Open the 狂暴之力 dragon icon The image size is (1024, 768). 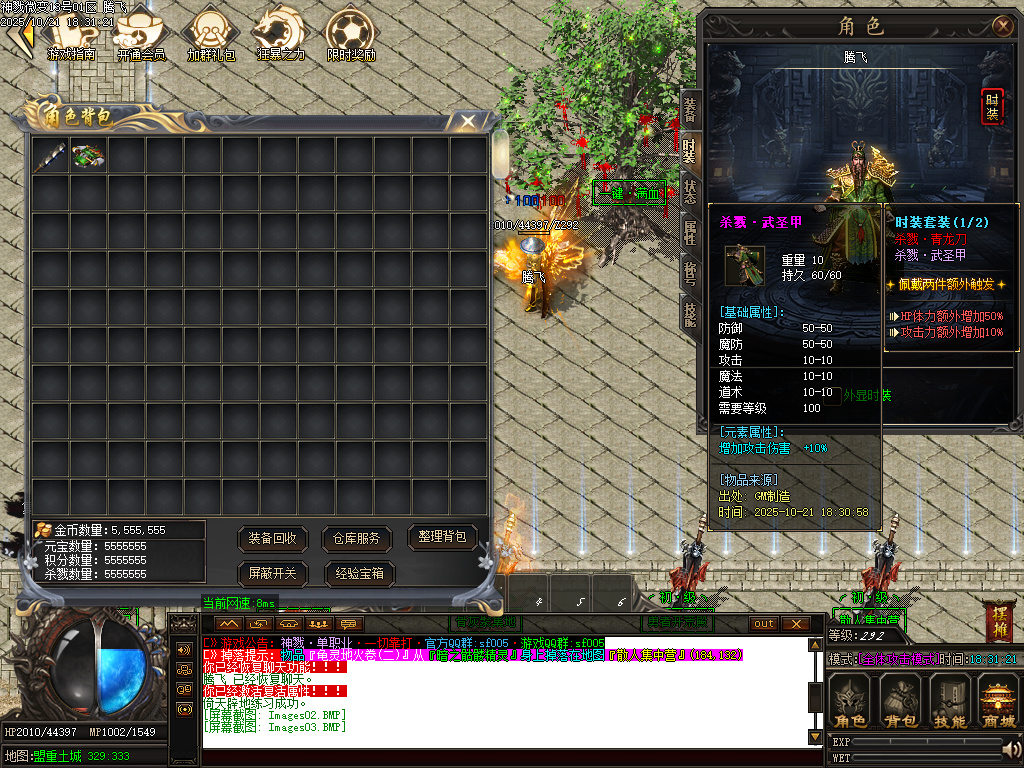coord(279,33)
